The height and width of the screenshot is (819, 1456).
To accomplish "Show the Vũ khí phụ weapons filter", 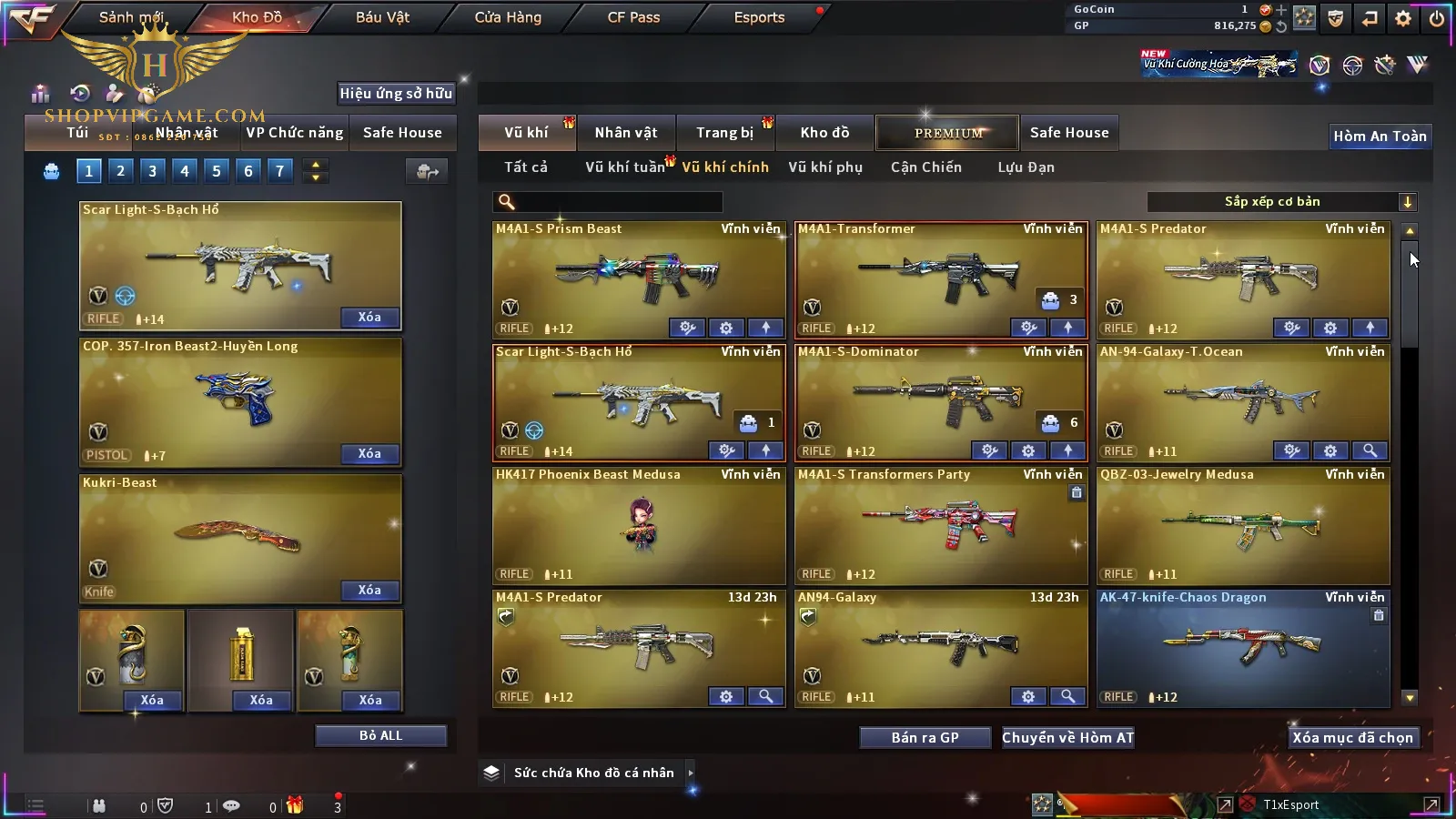I will click(x=825, y=167).
